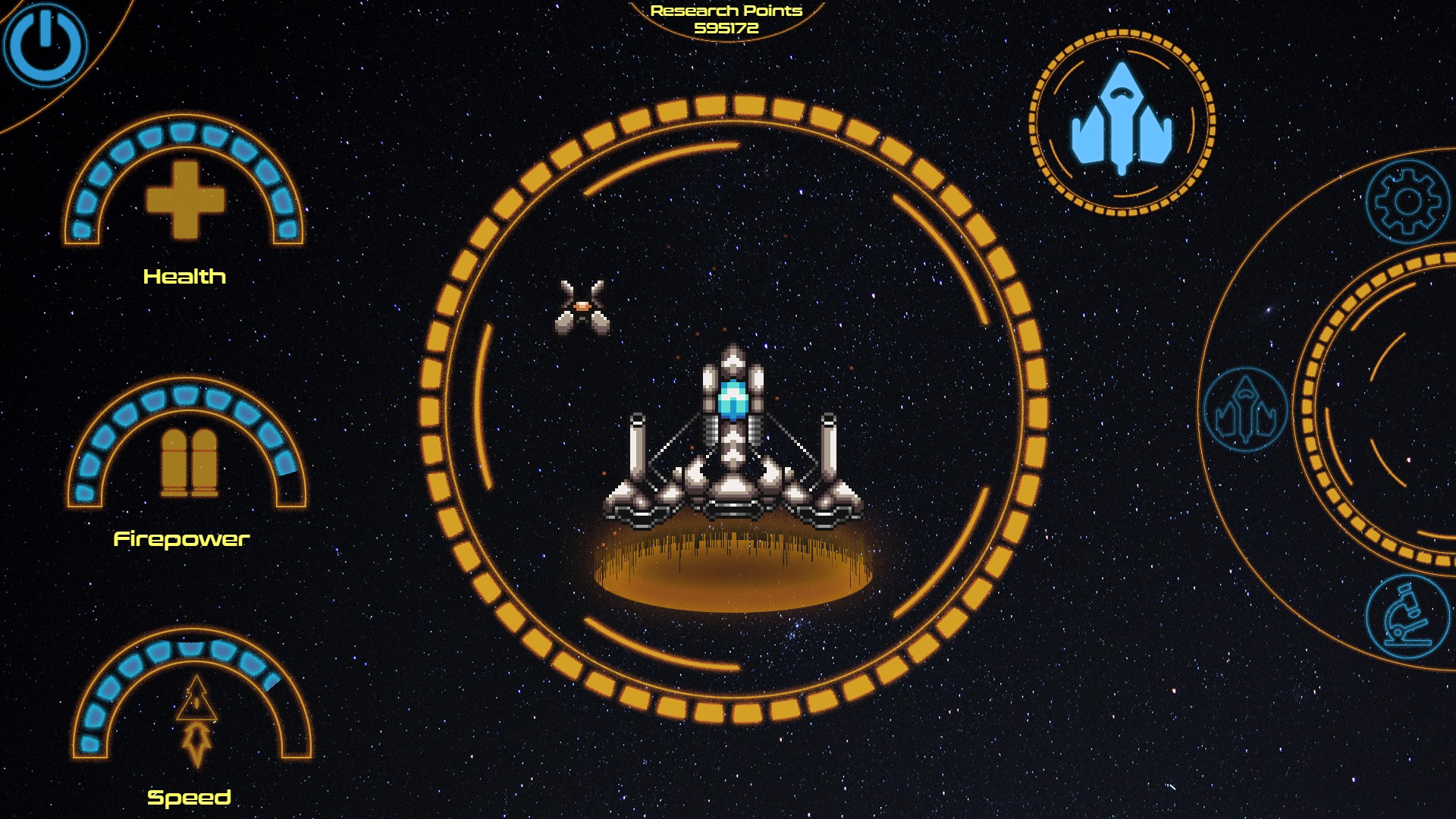Open the blue ship selection icon

pos(1122,121)
